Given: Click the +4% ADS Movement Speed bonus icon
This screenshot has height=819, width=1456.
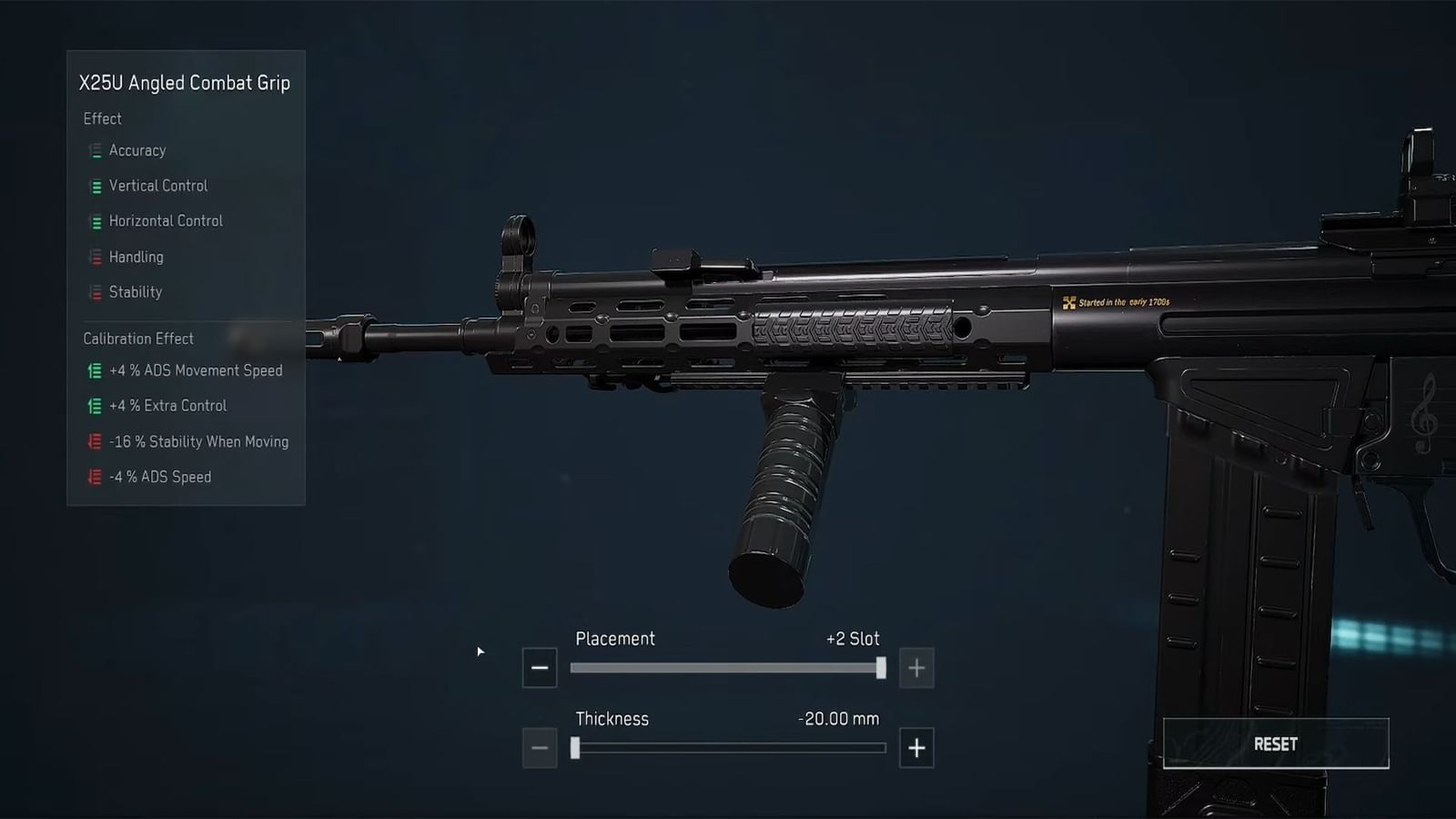Looking at the screenshot, I should [x=95, y=370].
